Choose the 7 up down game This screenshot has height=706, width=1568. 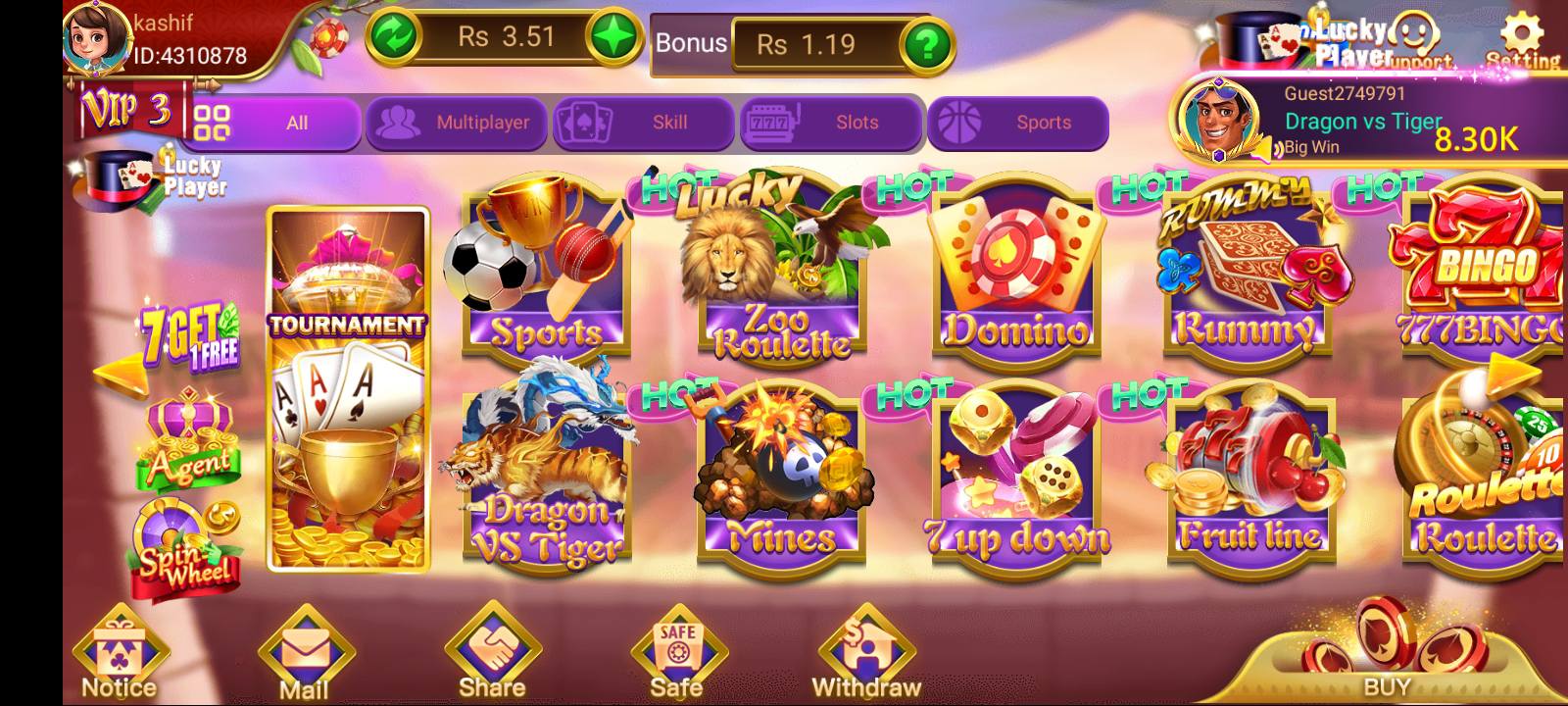click(x=1015, y=480)
